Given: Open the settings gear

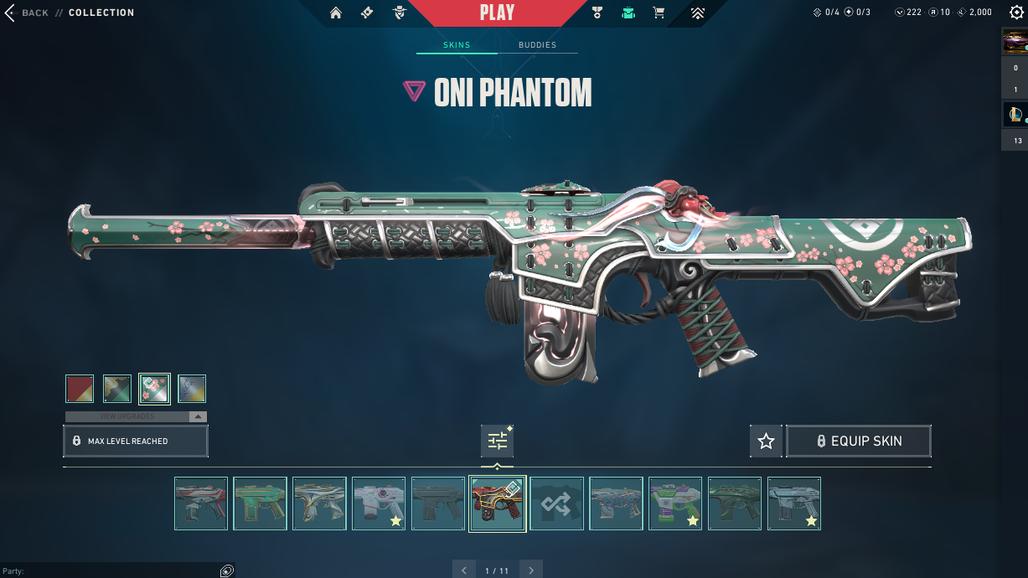Looking at the screenshot, I should point(1016,13).
